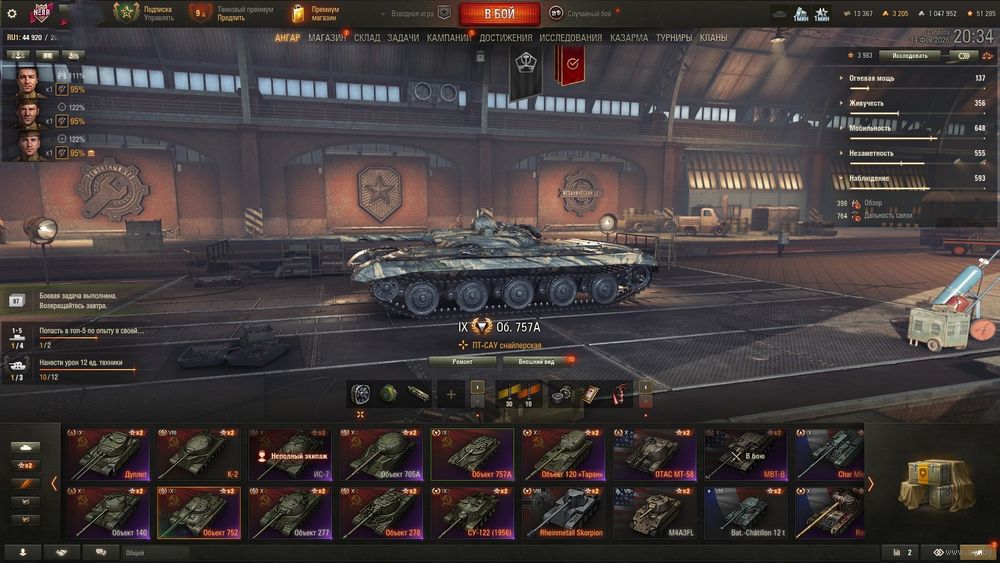The image size is (1000, 563).
Task: Go to the ЗАДАЧИ tab
Action: pyautogui.click(x=403, y=38)
